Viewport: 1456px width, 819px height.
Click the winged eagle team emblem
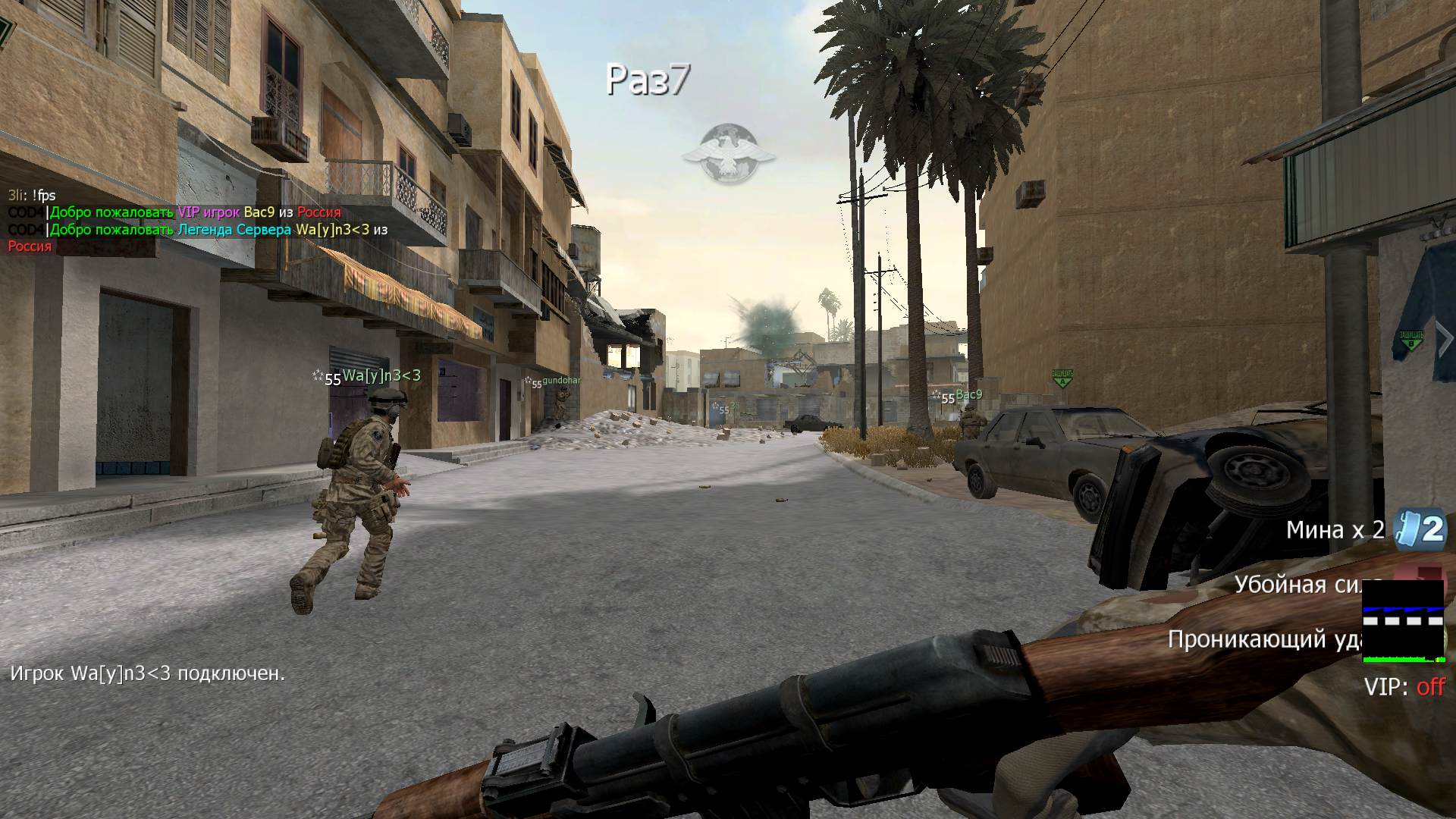point(728,155)
